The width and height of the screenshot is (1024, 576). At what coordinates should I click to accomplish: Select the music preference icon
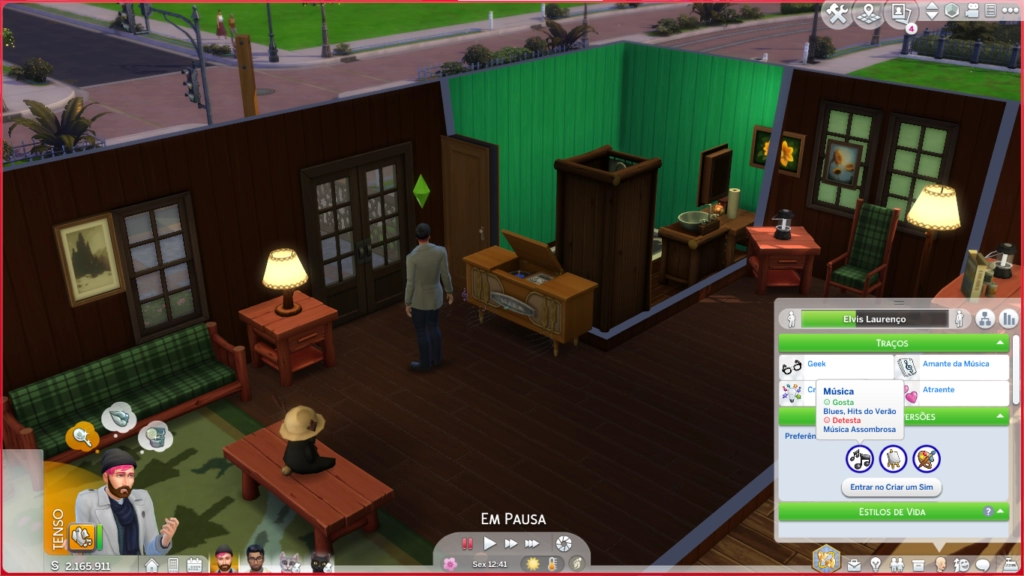(859, 459)
